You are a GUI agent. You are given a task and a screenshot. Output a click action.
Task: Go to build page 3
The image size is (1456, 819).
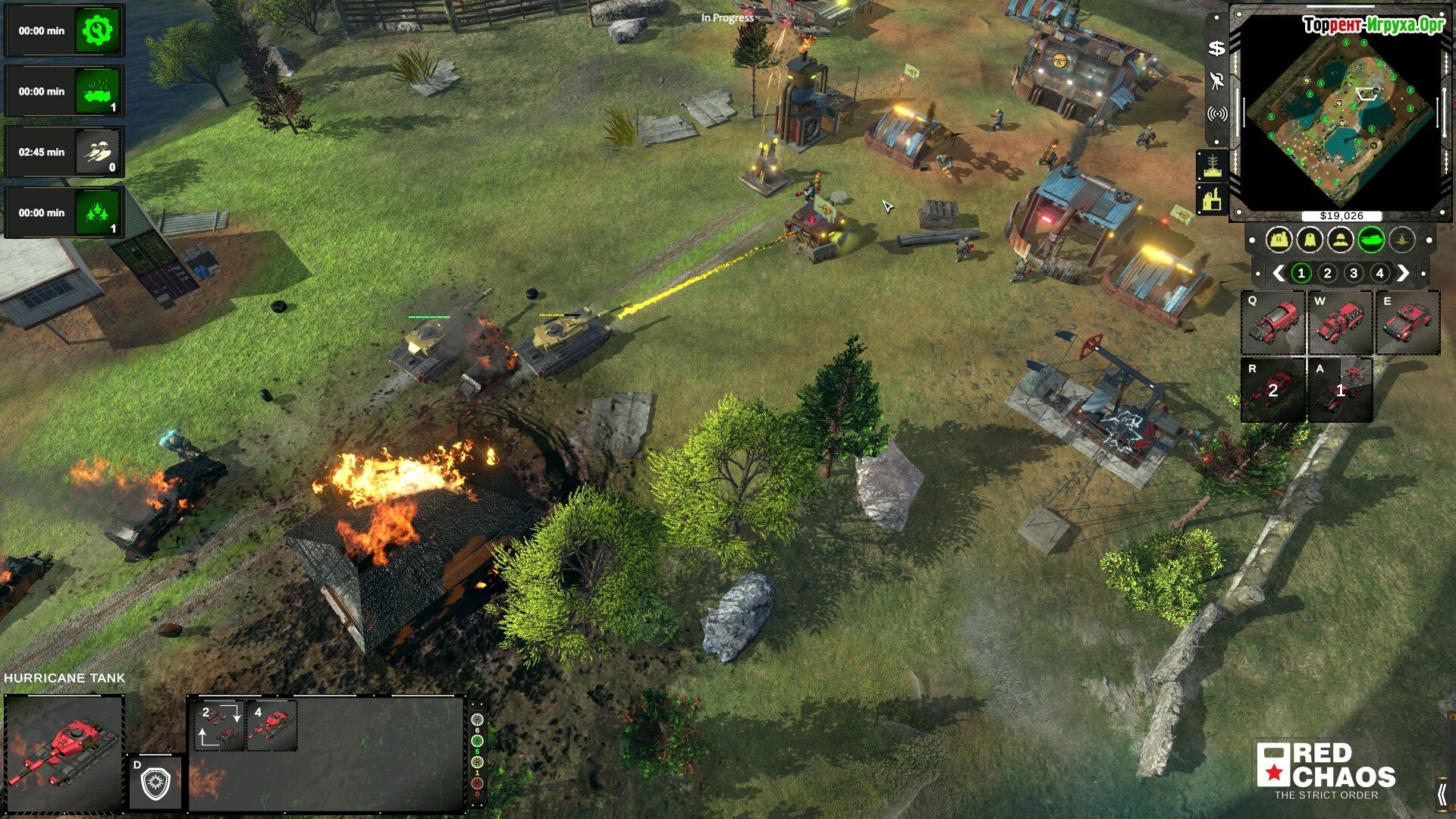coord(1354,273)
